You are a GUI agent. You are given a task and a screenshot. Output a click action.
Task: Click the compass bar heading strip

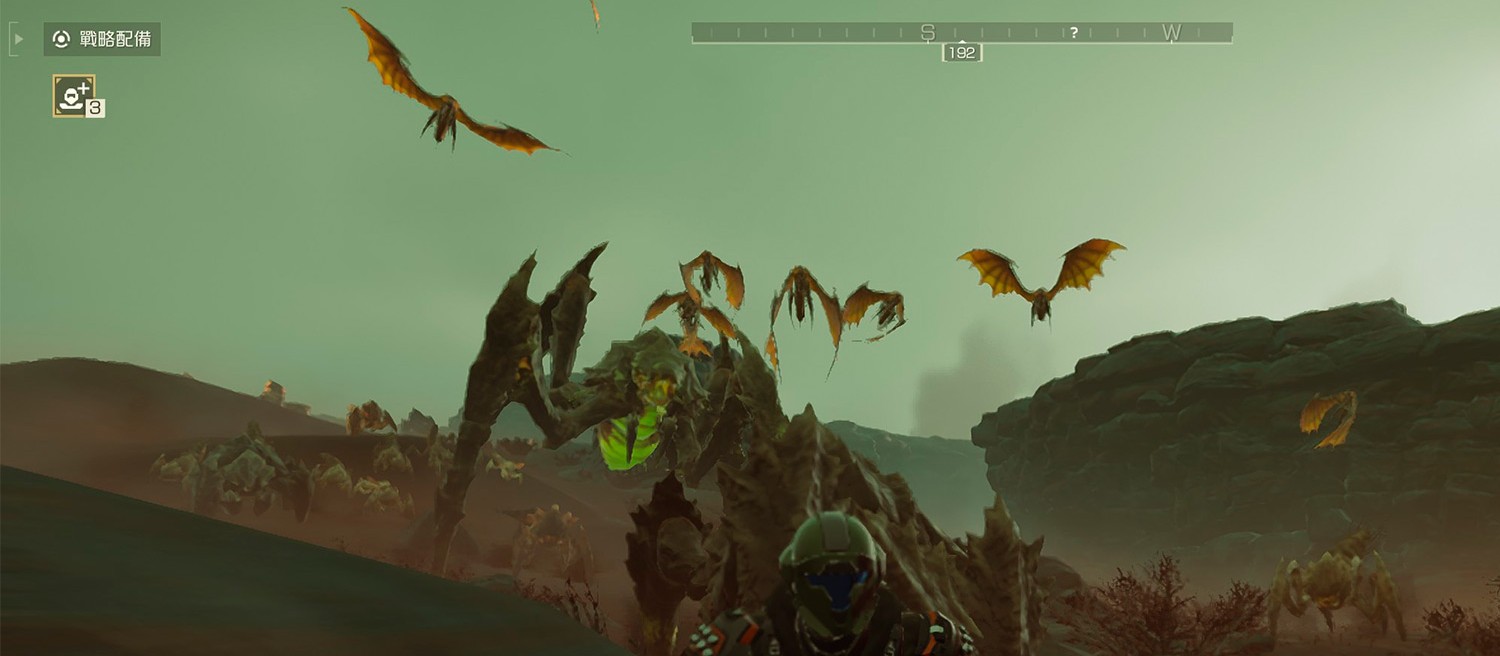coord(961,33)
